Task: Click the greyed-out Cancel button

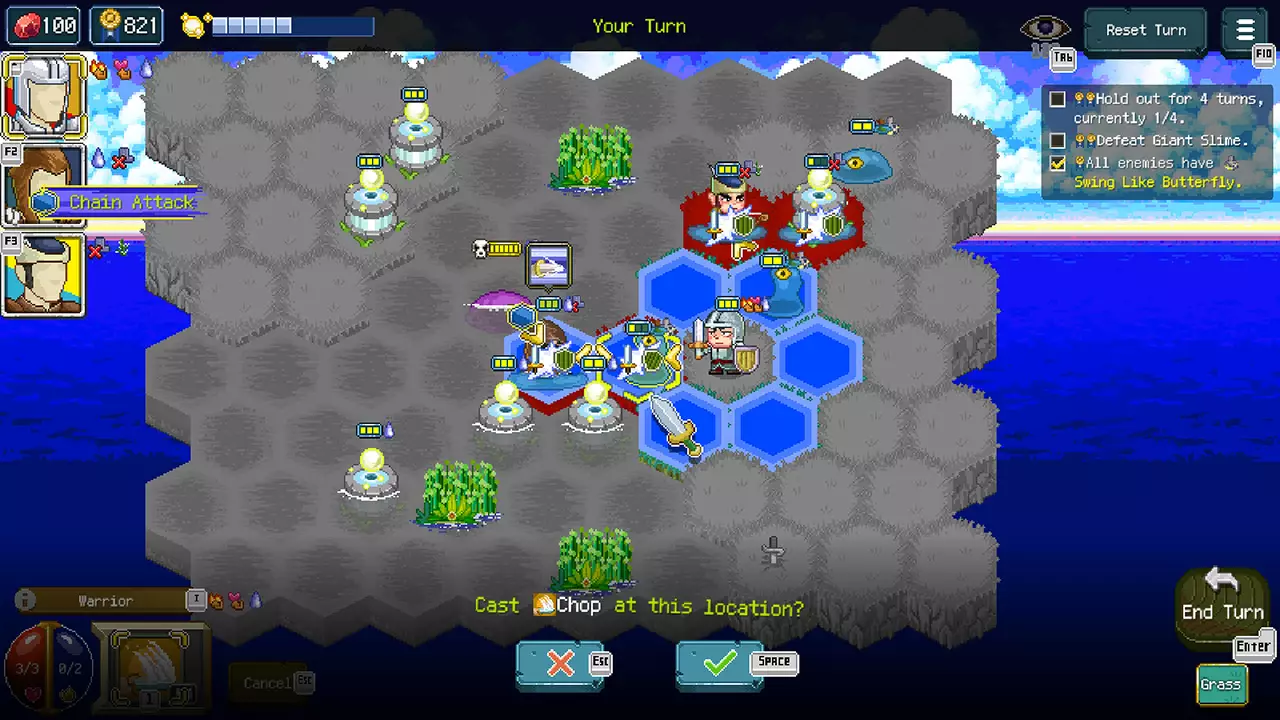Action: 266,683
